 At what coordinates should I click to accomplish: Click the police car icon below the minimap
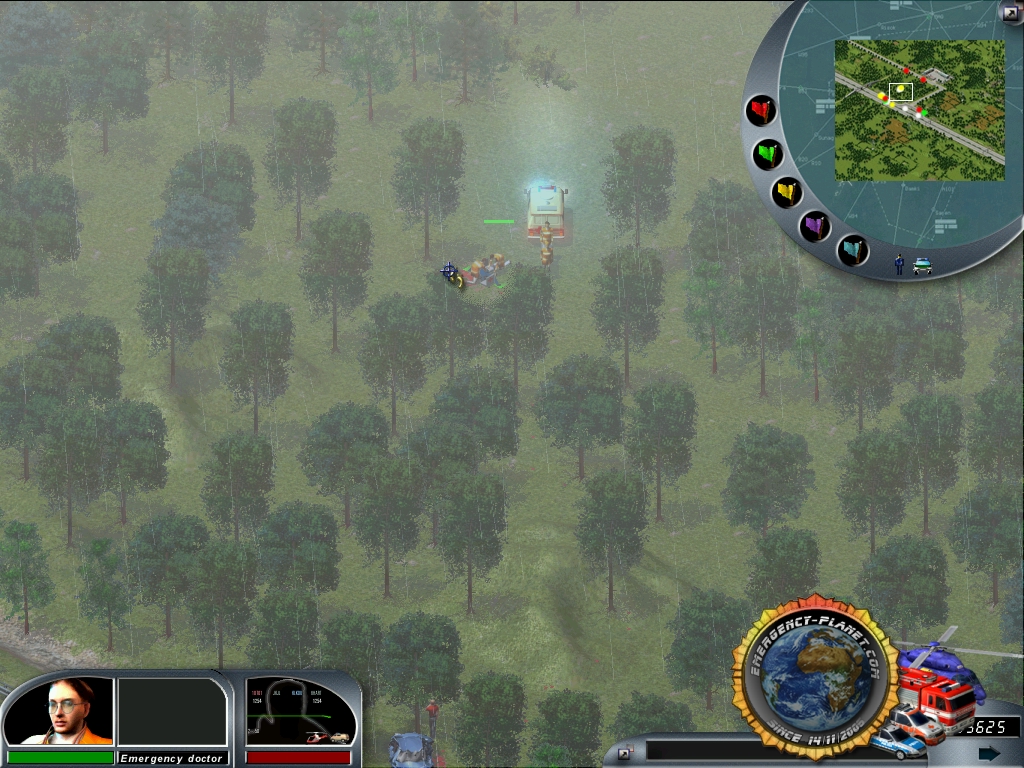[921, 266]
